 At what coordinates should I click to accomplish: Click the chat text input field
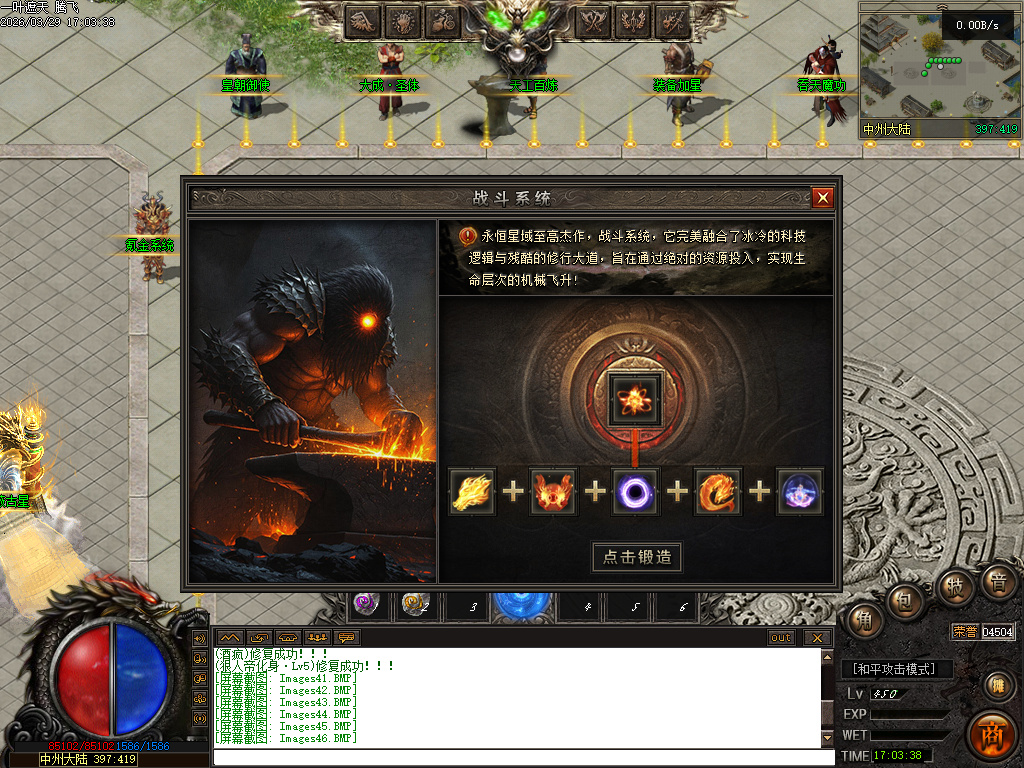click(520, 757)
